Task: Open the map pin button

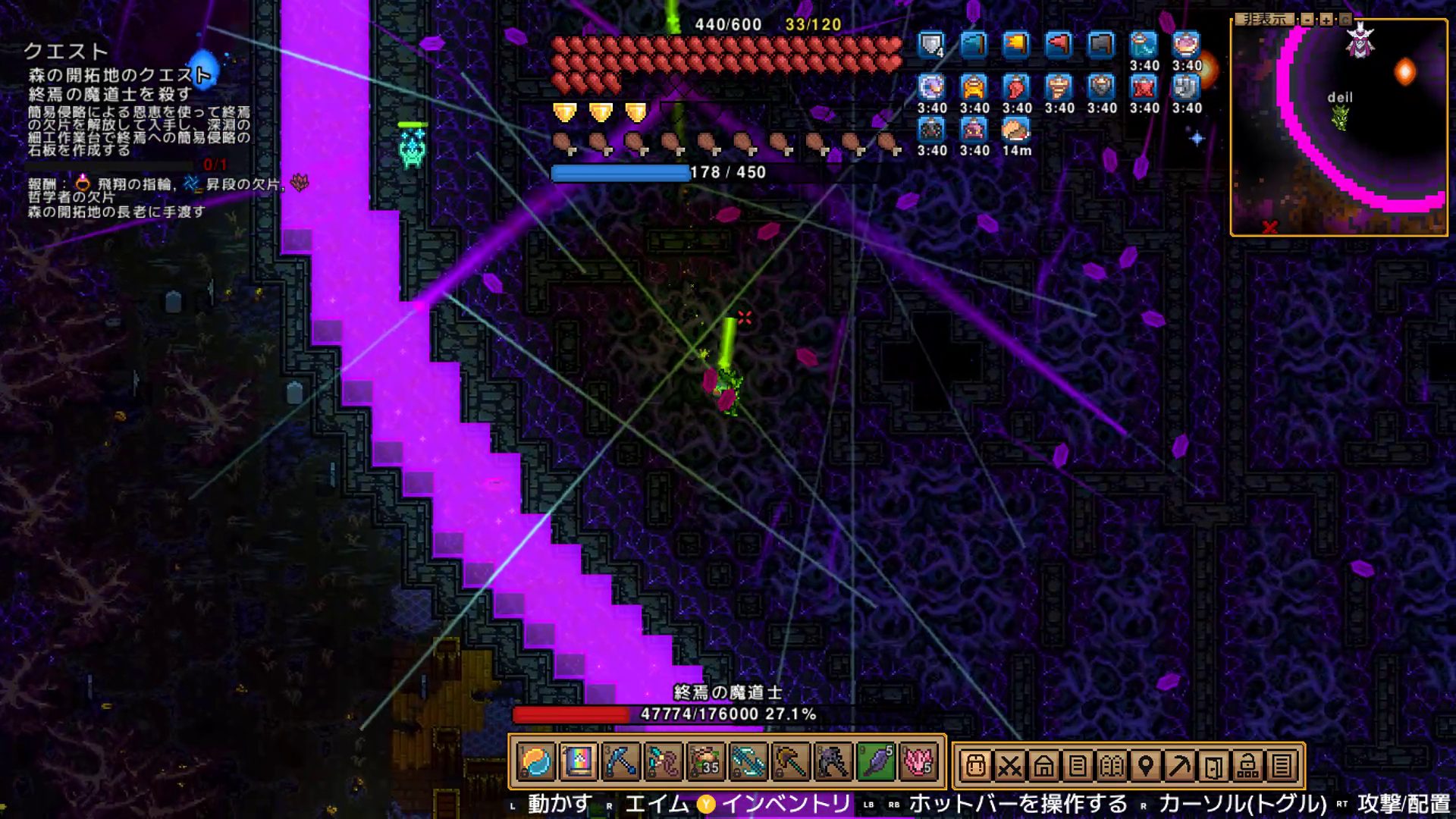Action: (1146, 766)
